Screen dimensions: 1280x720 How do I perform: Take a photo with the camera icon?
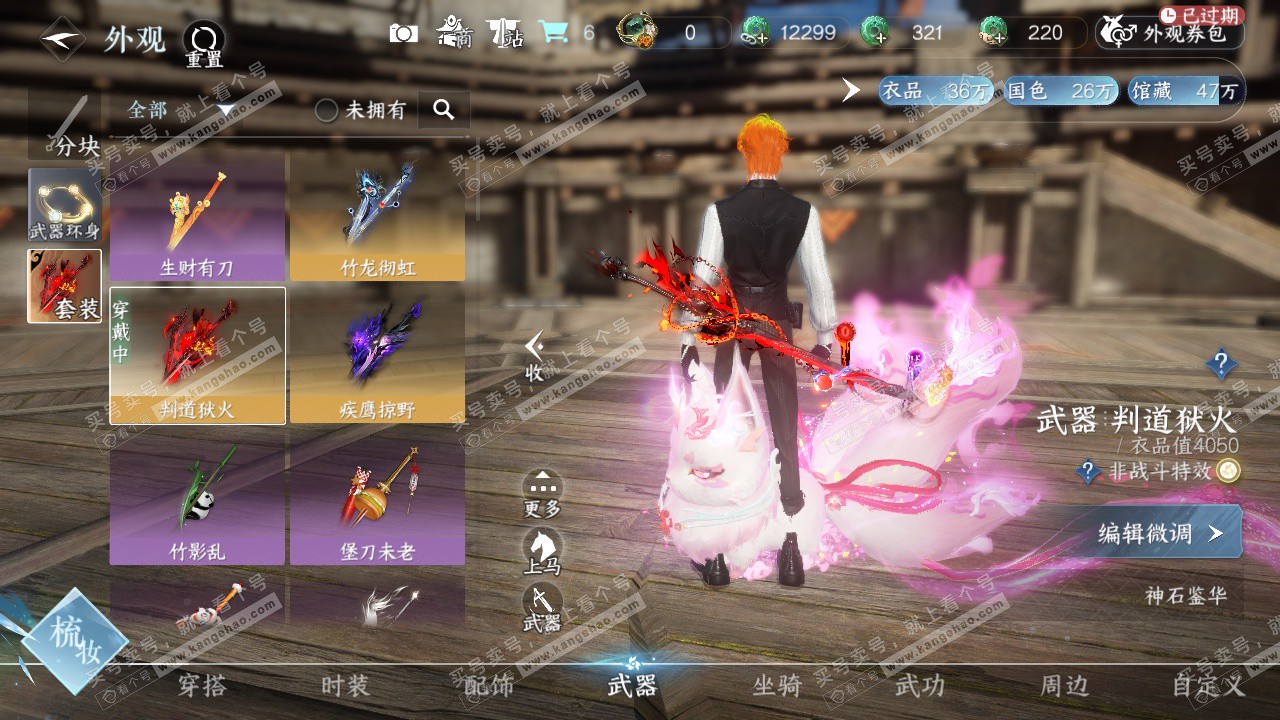[x=404, y=33]
